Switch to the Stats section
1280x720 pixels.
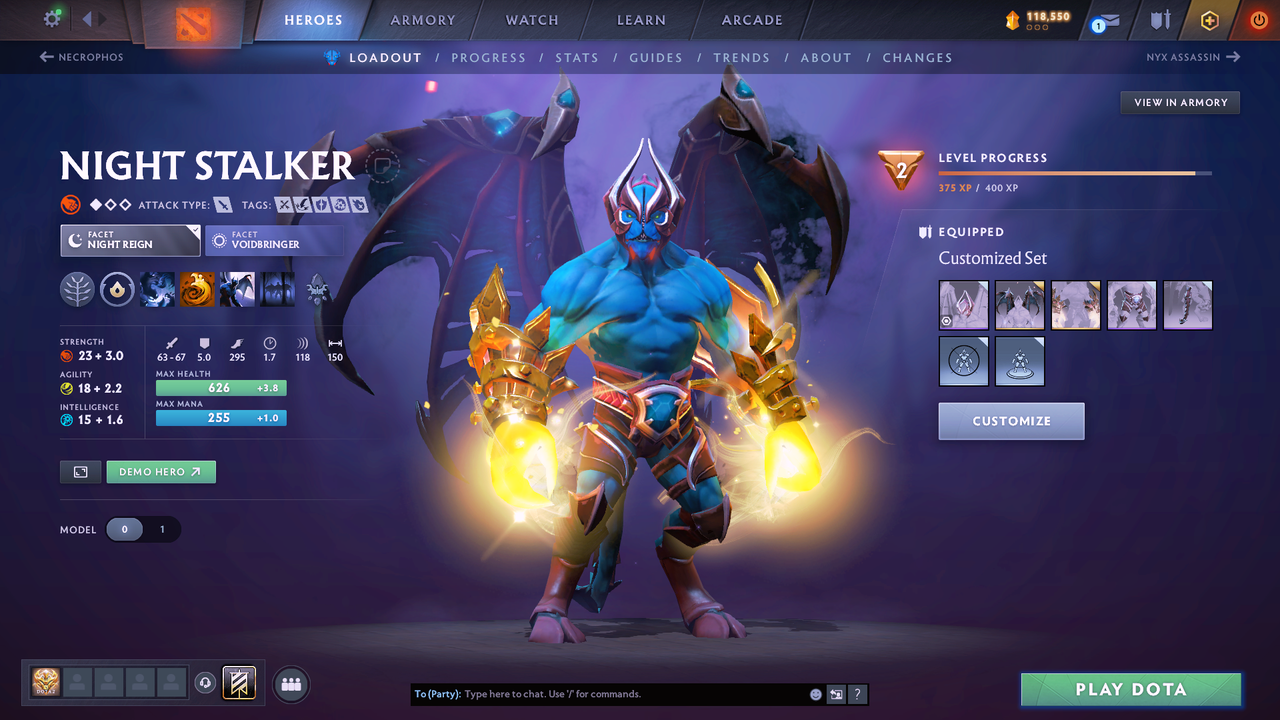pos(577,57)
